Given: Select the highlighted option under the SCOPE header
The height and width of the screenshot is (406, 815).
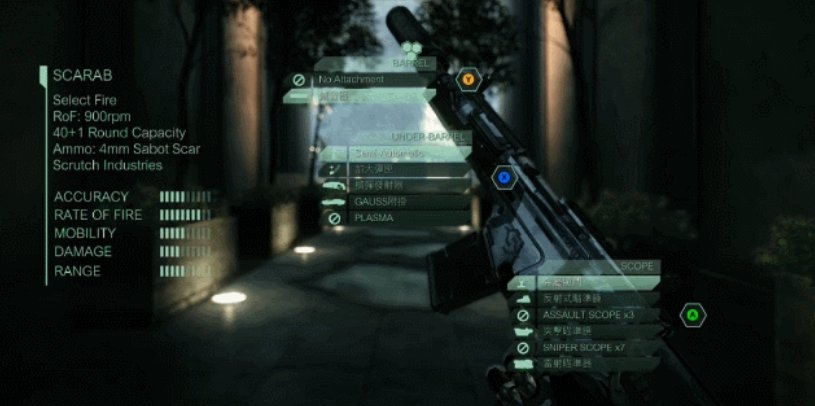Looking at the screenshot, I should pos(583,283).
